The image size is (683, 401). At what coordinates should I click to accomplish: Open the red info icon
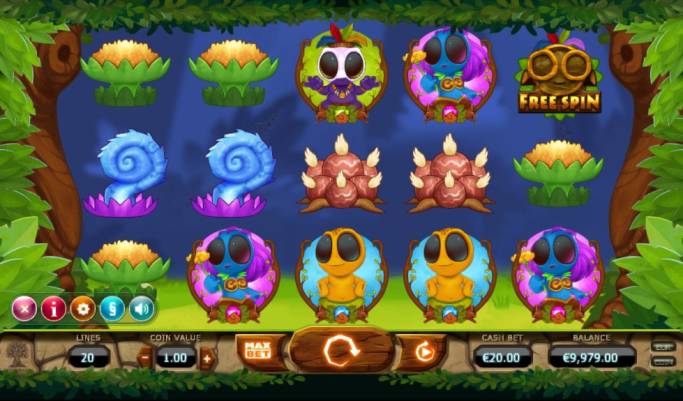click(54, 309)
